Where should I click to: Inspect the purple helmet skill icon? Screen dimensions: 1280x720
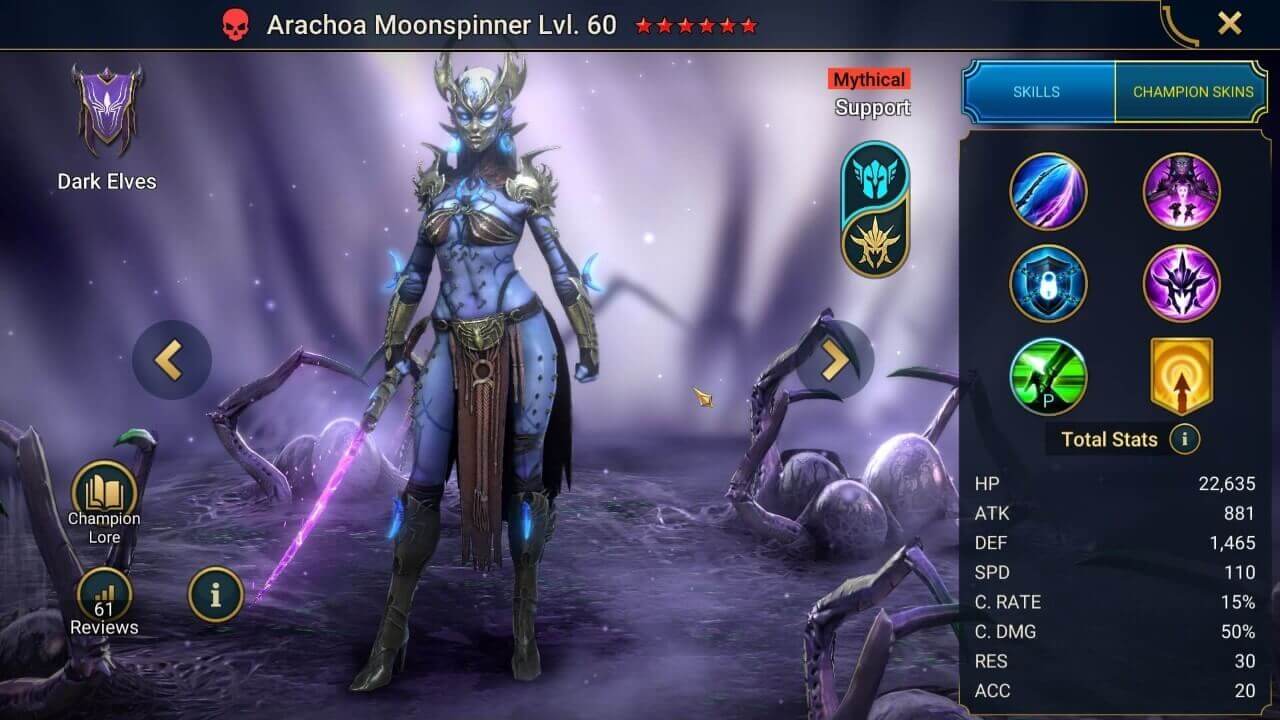point(1182,284)
